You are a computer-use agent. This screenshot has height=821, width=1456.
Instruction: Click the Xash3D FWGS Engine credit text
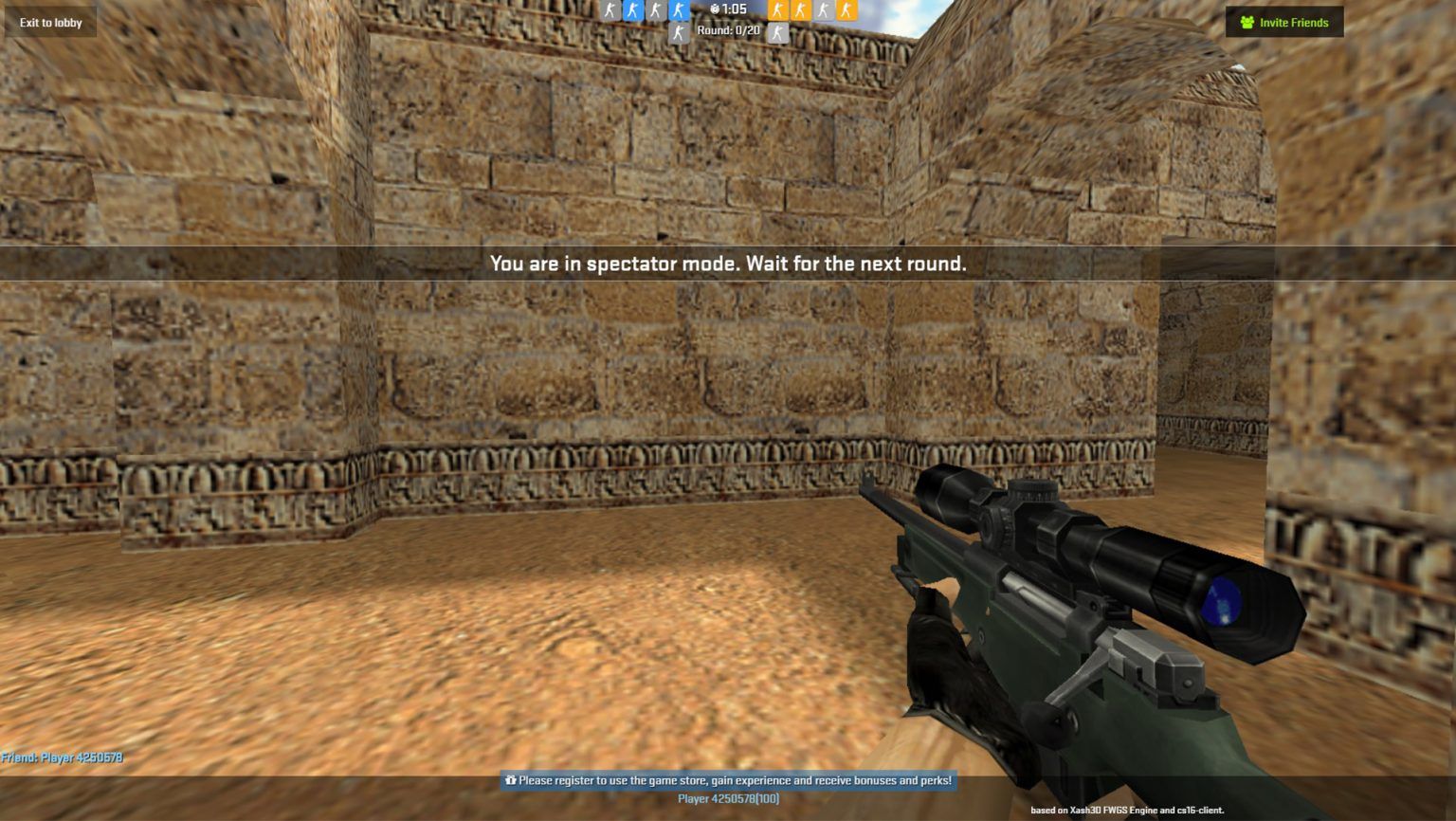1128,811
